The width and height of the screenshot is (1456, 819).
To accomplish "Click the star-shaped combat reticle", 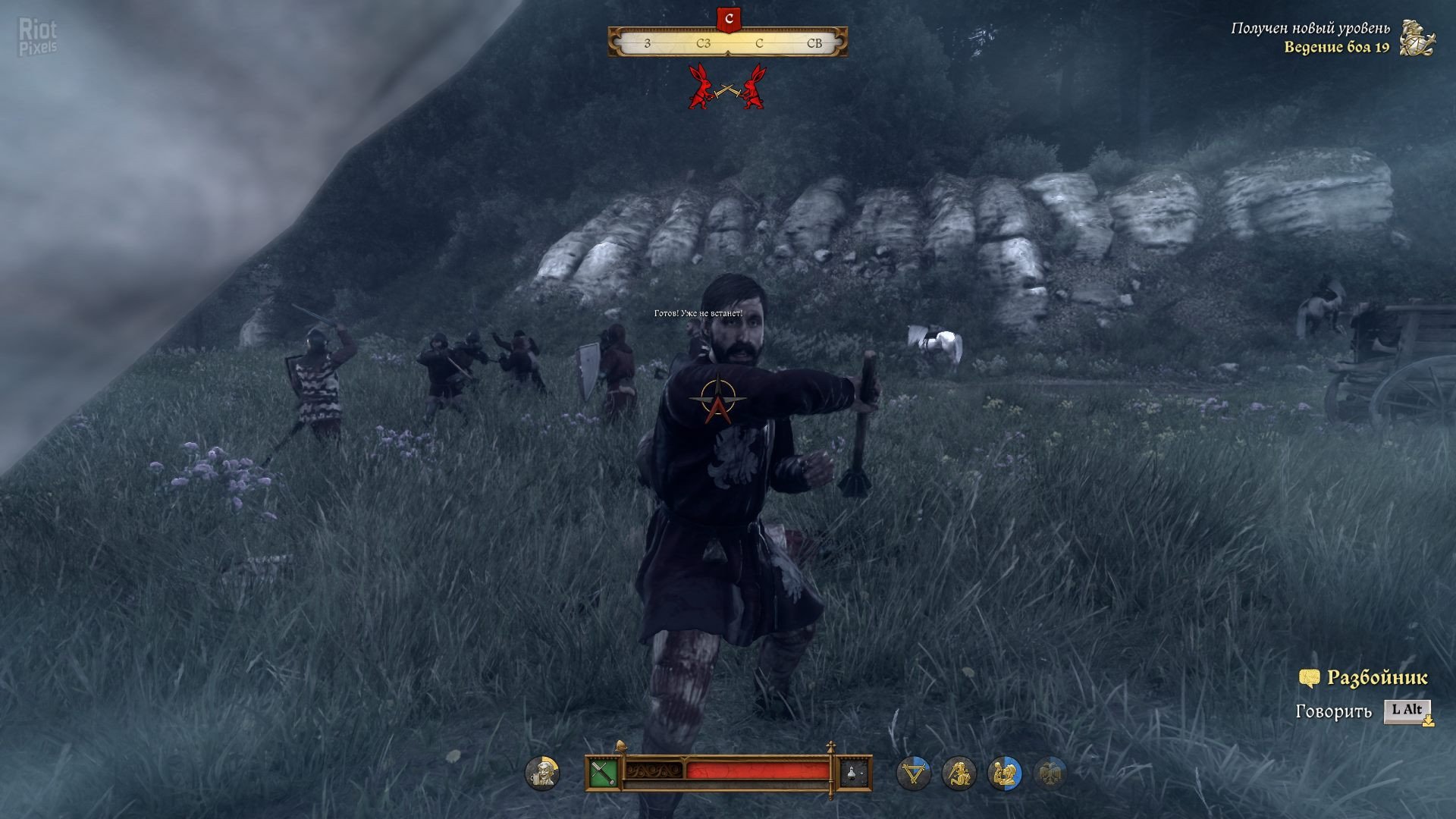I will pyautogui.click(x=717, y=399).
